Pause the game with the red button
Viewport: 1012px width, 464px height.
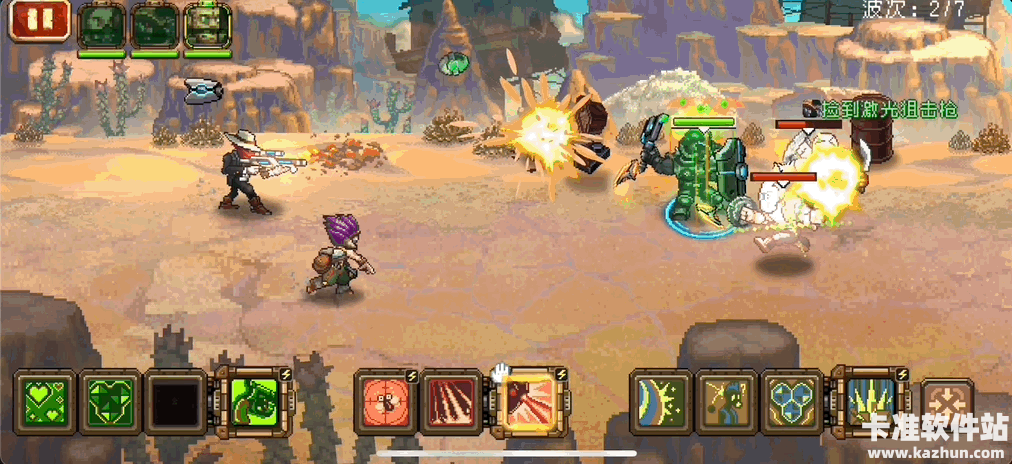pyautogui.click(x=39, y=21)
